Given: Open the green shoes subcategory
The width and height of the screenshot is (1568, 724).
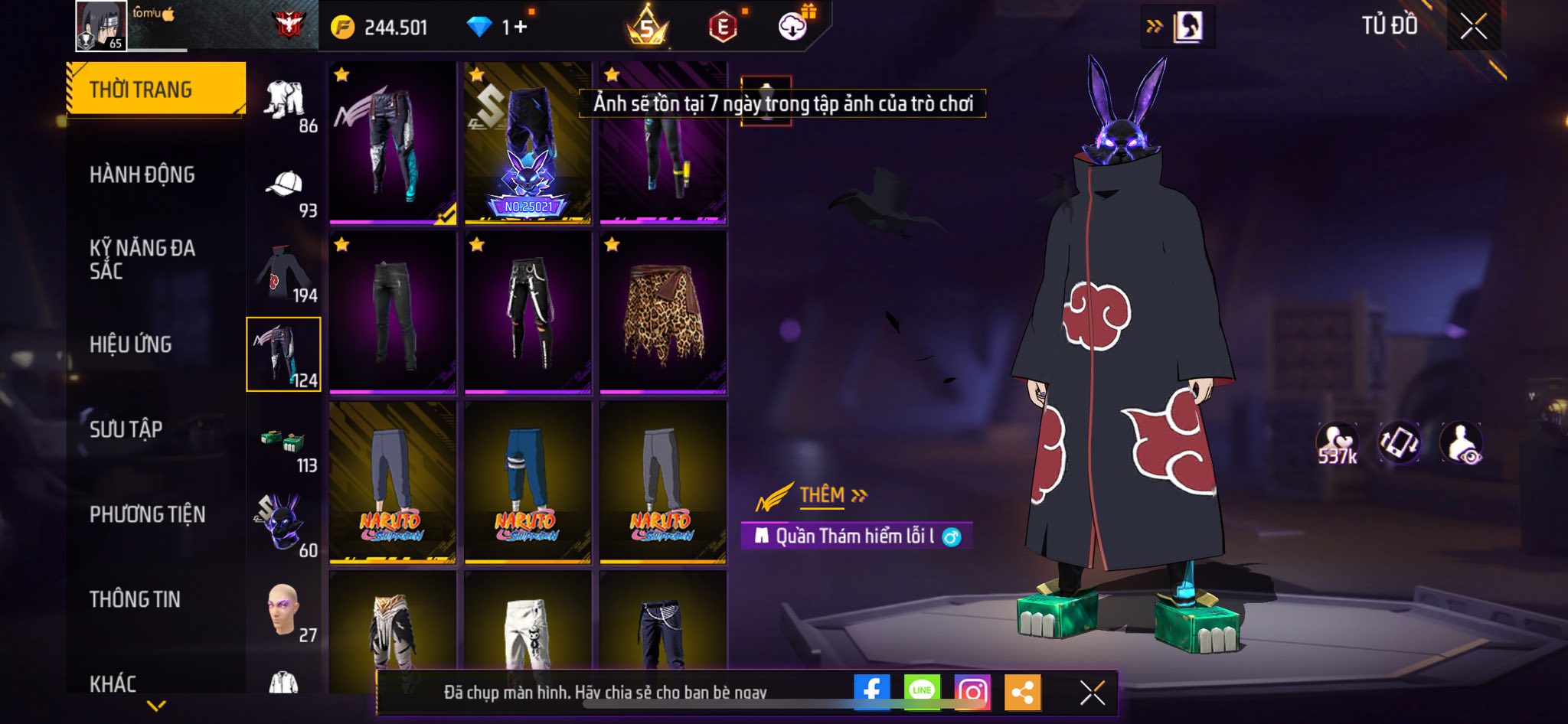Looking at the screenshot, I should (284, 444).
